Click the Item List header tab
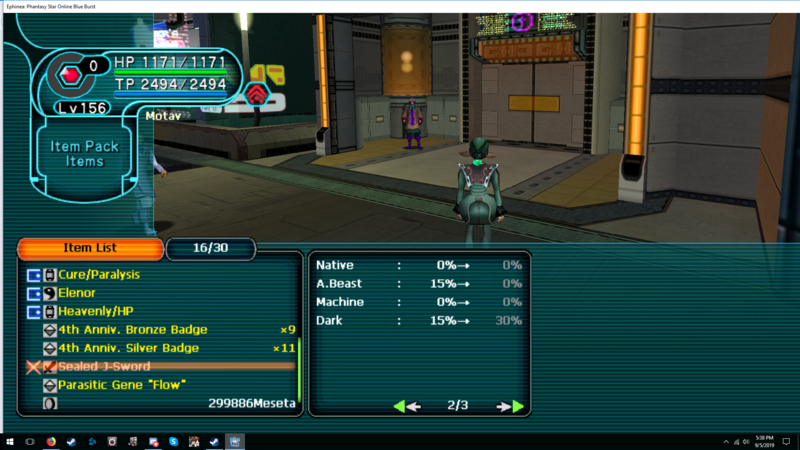This screenshot has width=800, height=450. 90,248
